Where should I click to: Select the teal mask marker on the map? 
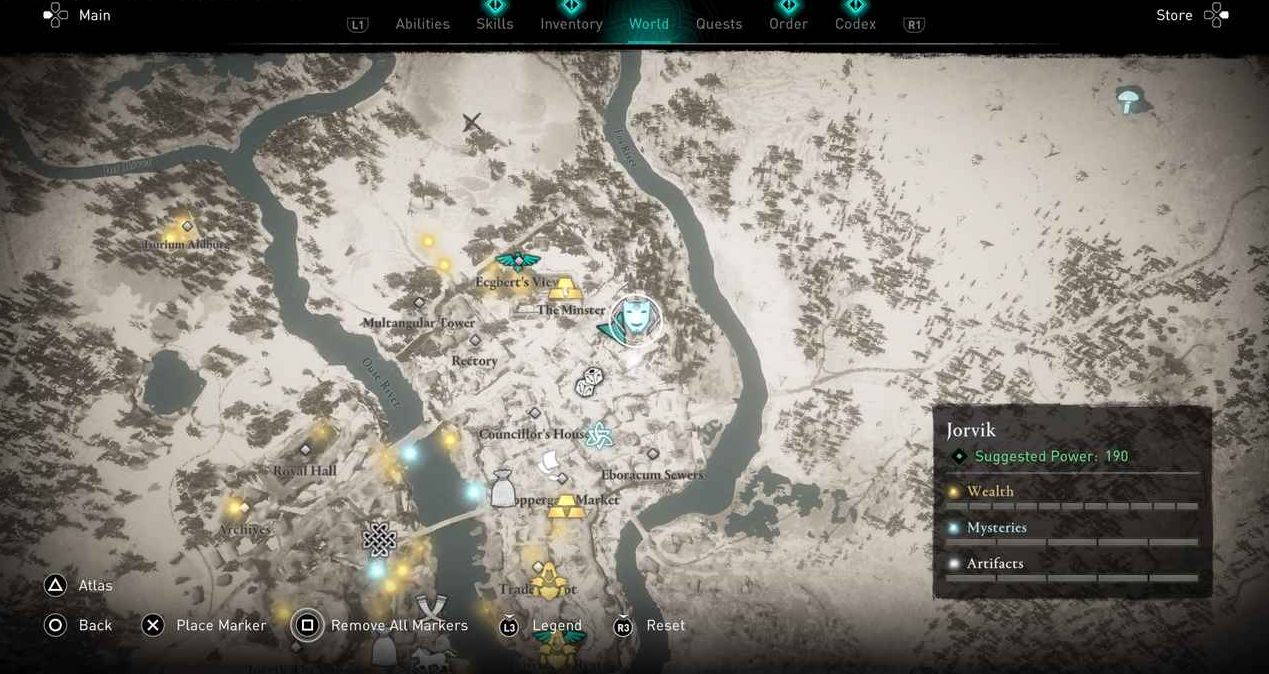[633, 319]
